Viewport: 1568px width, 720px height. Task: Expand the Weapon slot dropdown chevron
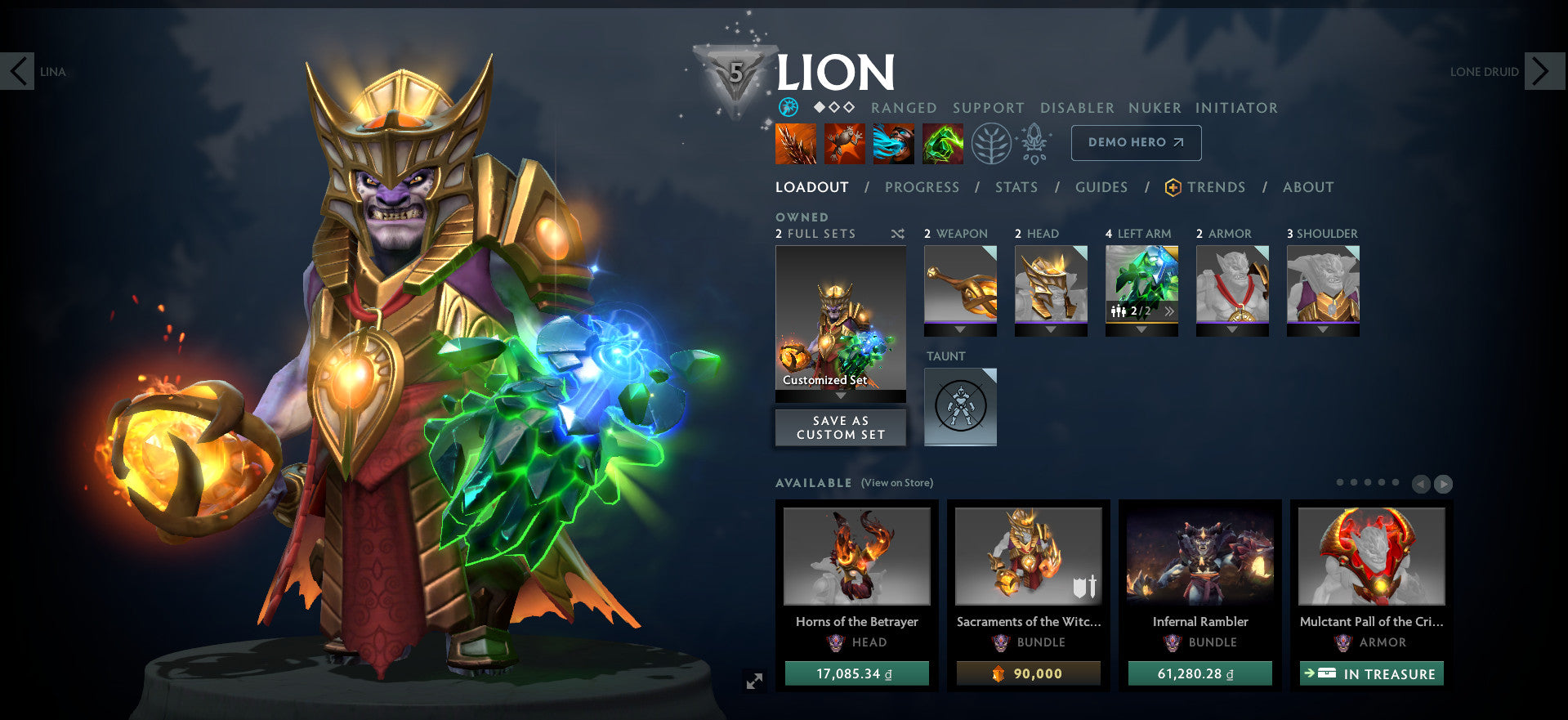click(x=960, y=330)
